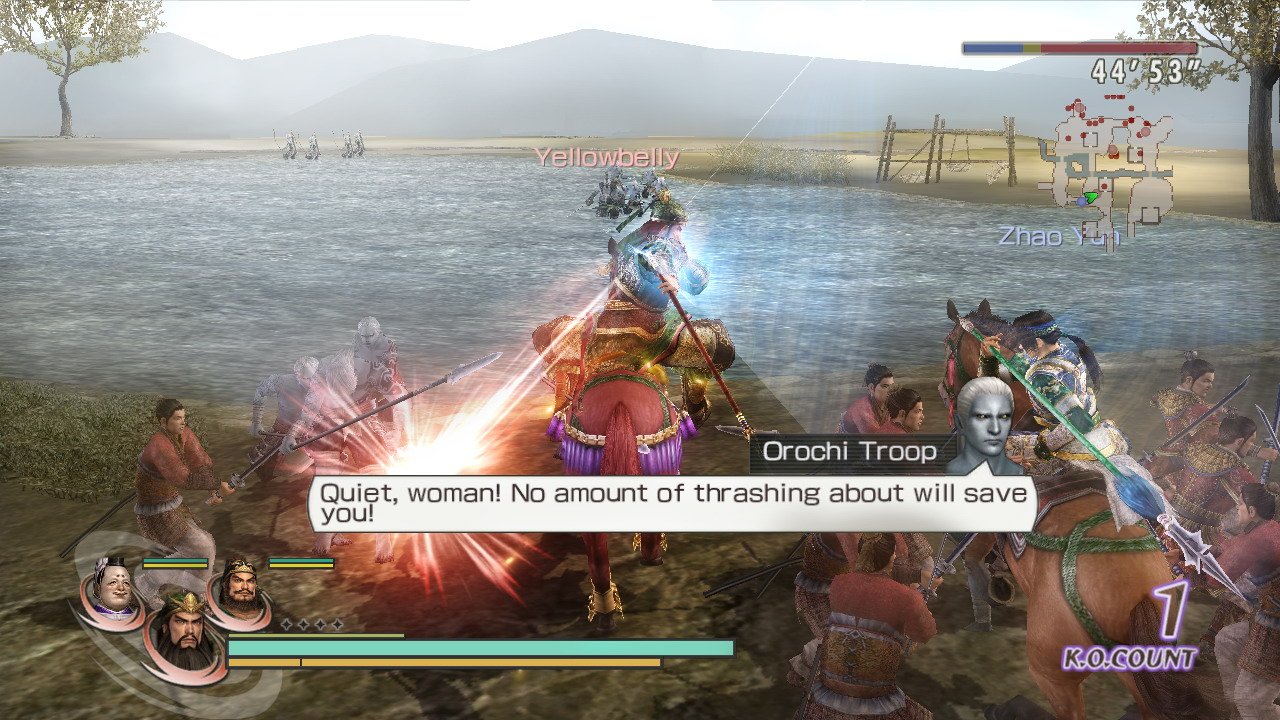Click the Yellowbelly enemy nameplate

click(x=607, y=157)
